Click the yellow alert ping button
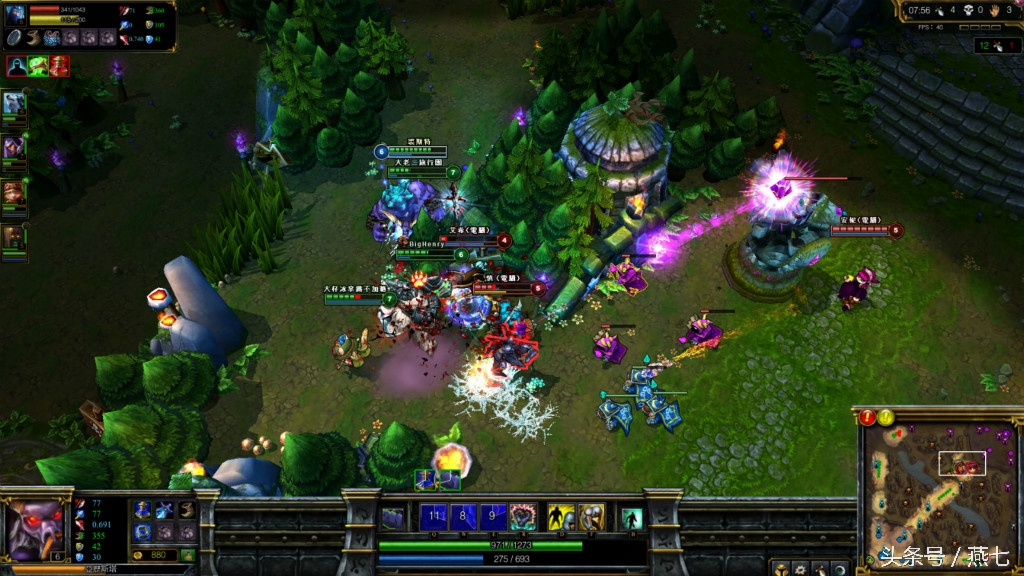 (886, 418)
